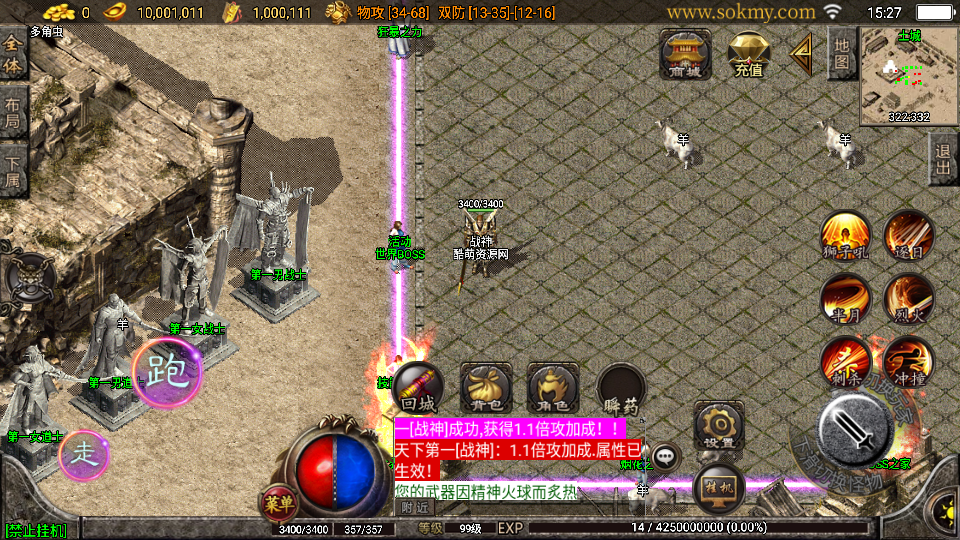
Task: Open the 菜单 menu button
Action: [278, 500]
